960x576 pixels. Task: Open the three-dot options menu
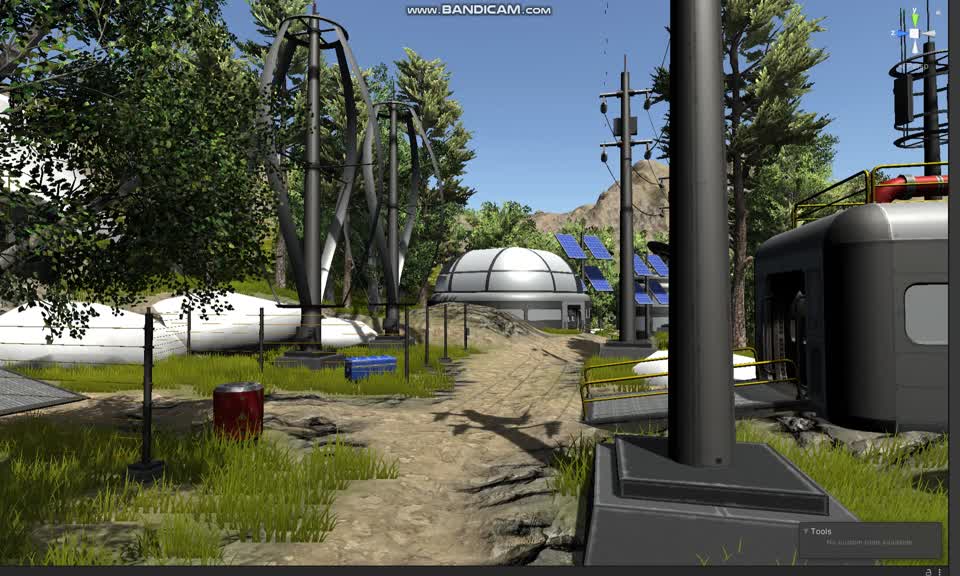coord(940,571)
